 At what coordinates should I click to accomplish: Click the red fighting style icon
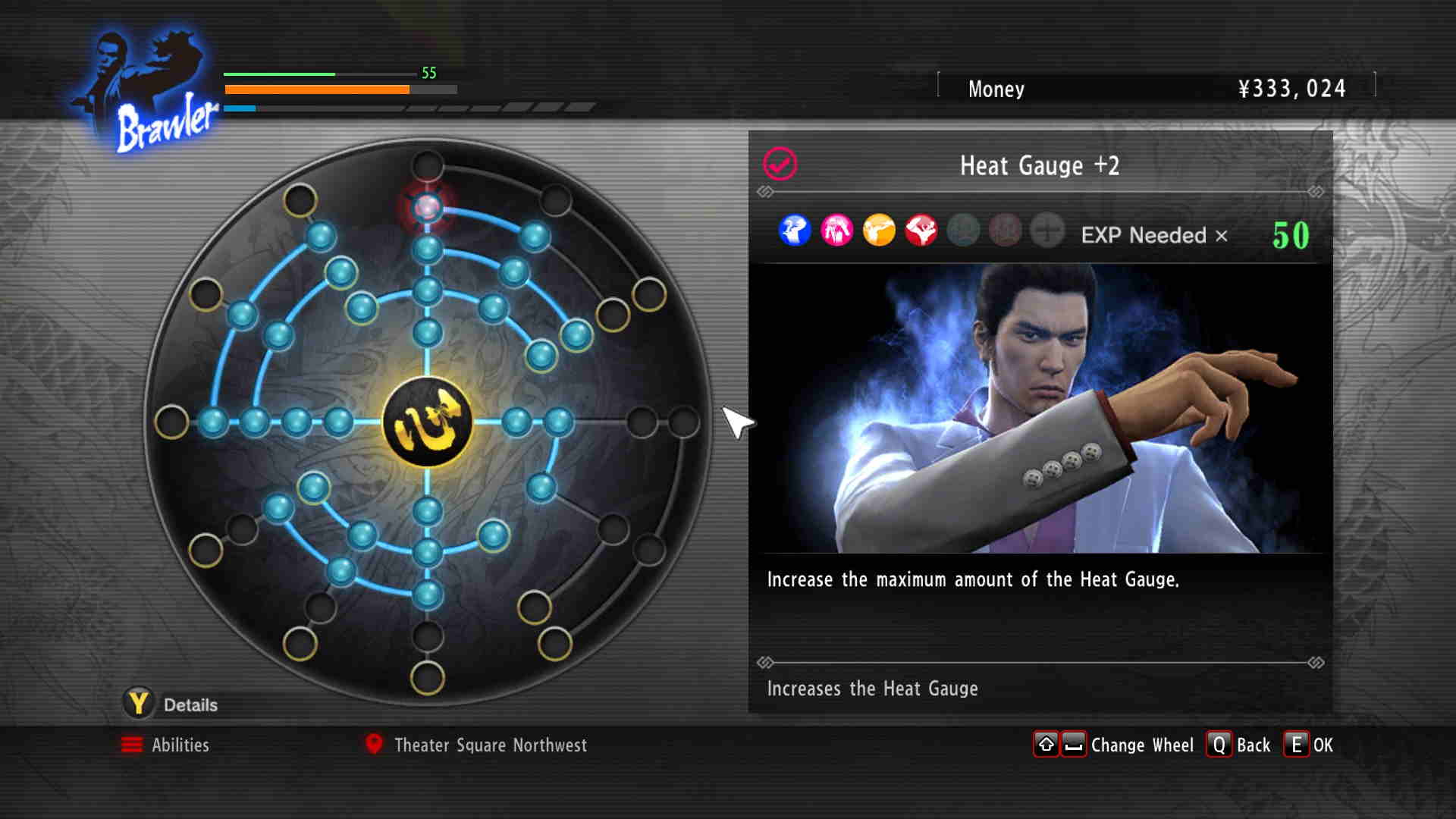click(x=921, y=231)
